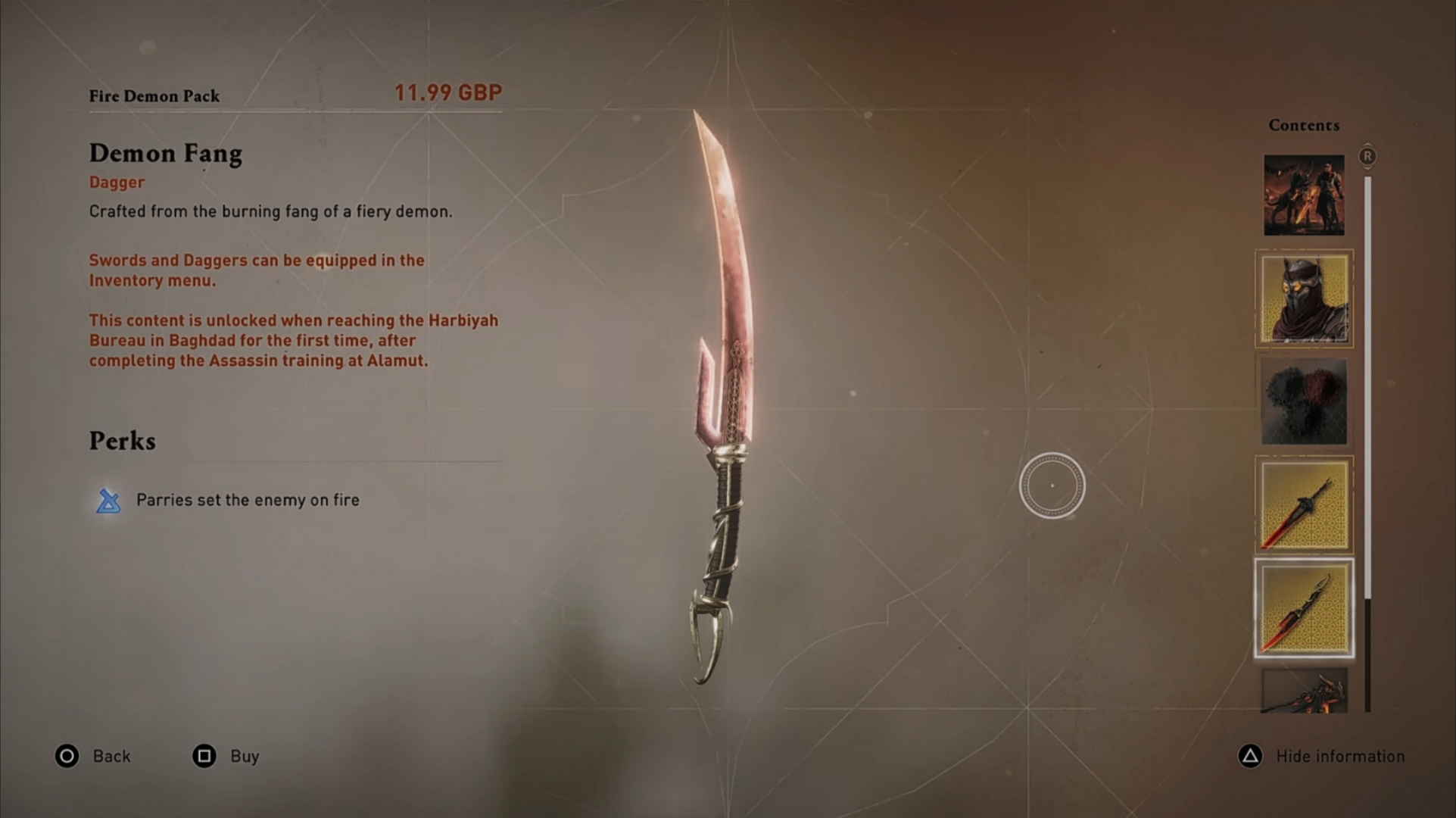The image size is (1456, 818).
Task: Select the highlighted Demon Fang dagger thumbnail
Action: [x=1304, y=608]
